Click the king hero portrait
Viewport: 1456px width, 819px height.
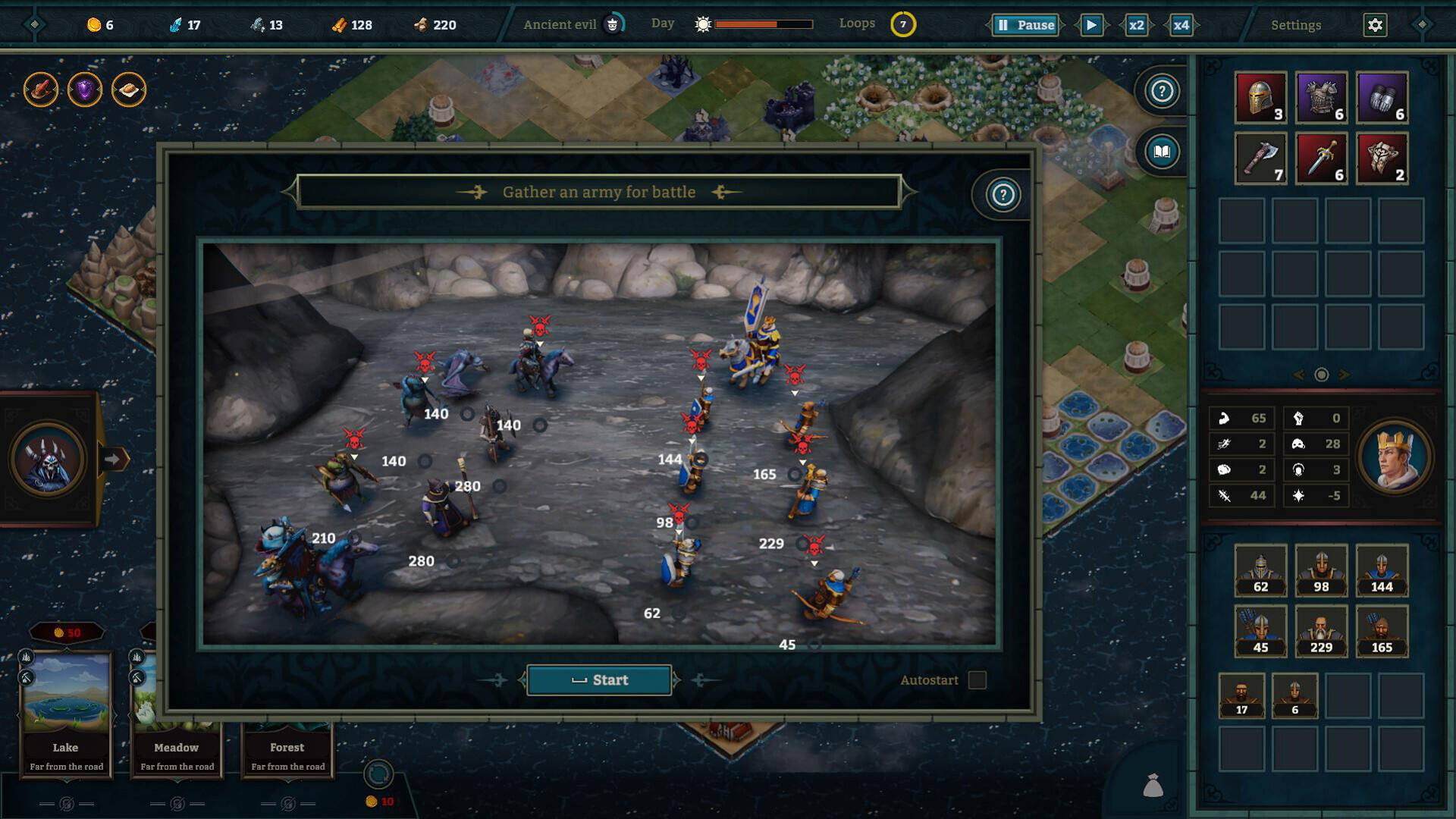[1394, 457]
